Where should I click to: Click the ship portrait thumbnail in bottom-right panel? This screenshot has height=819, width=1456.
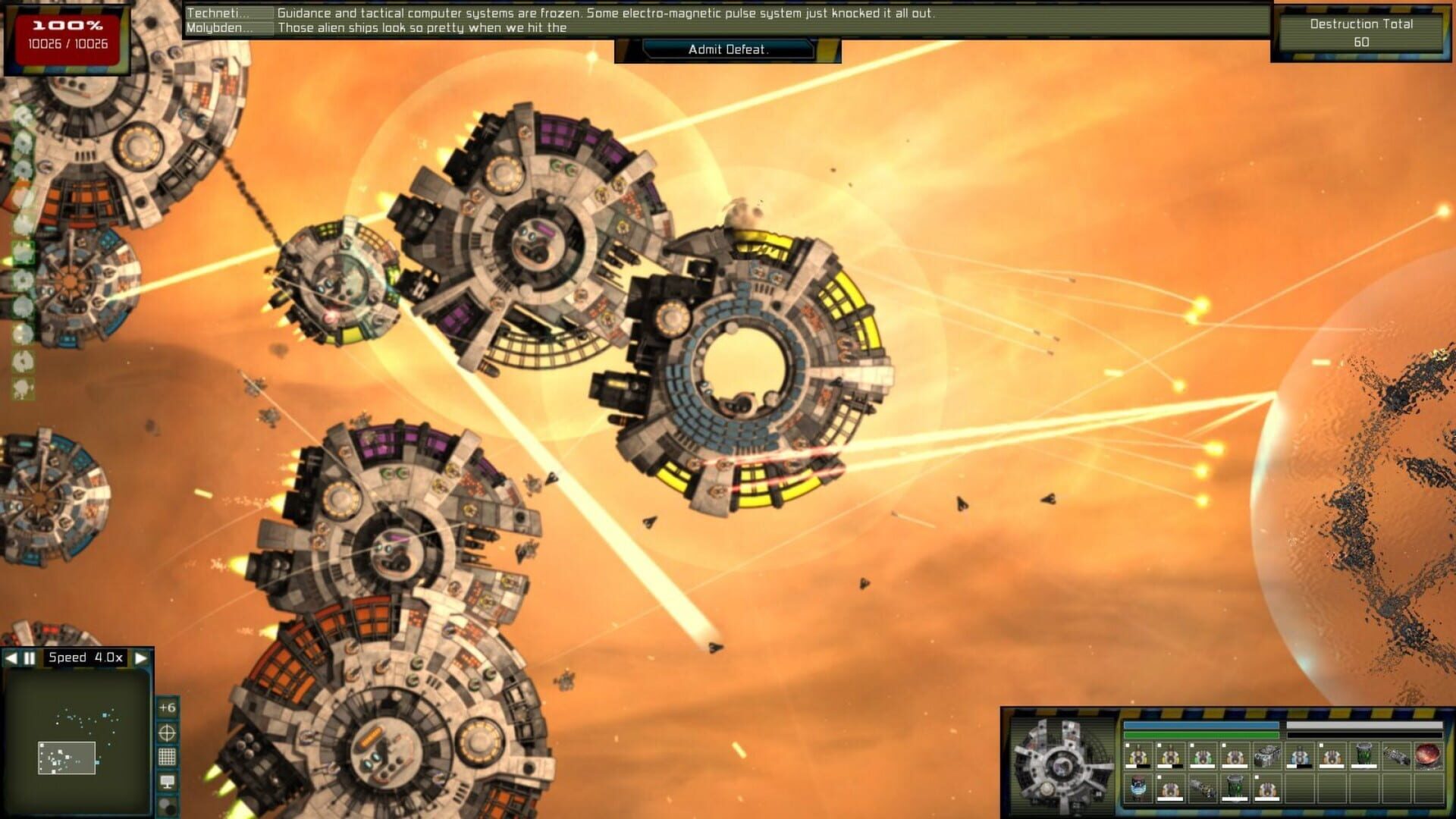[1065, 762]
